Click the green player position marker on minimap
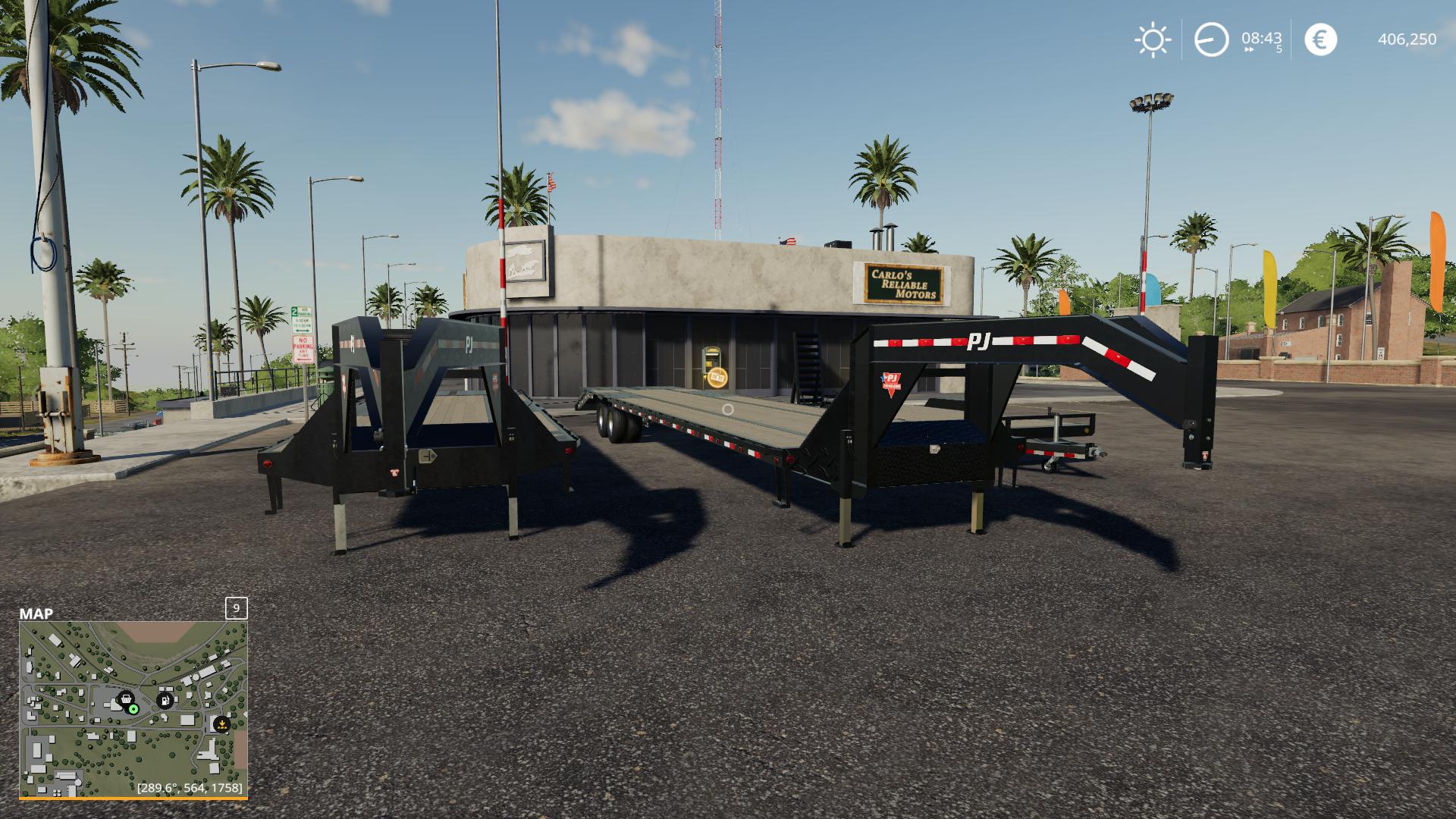 (x=133, y=709)
